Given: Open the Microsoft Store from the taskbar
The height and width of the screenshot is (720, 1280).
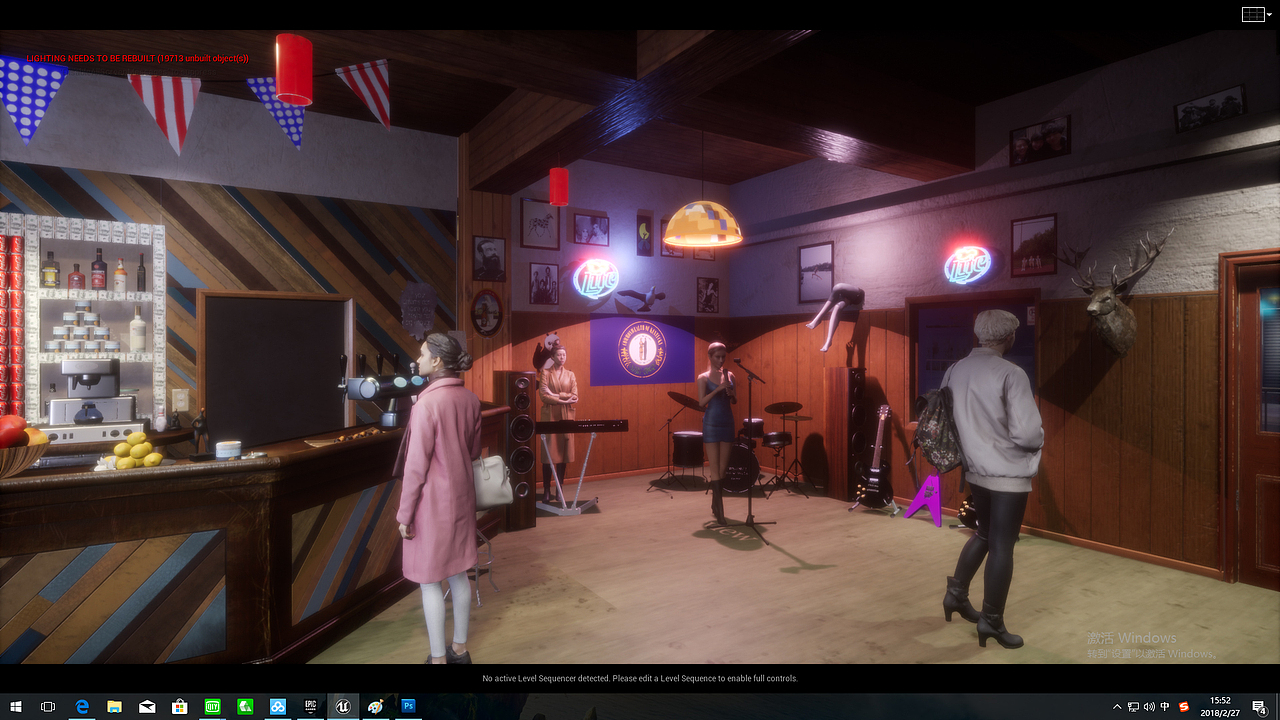Looking at the screenshot, I should tap(179, 707).
